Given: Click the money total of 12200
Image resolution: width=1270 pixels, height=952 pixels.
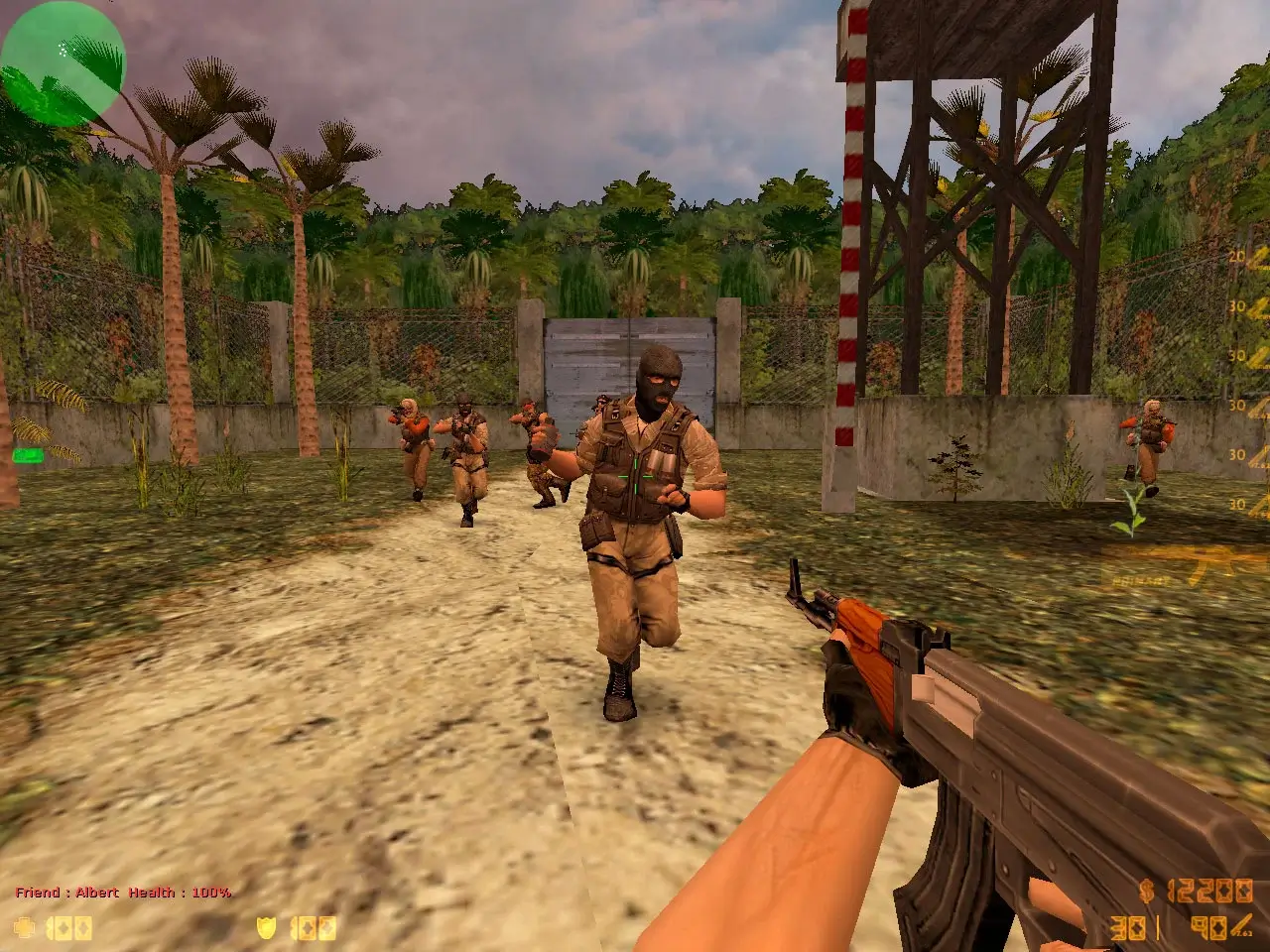Looking at the screenshot, I should pos(1212,891).
